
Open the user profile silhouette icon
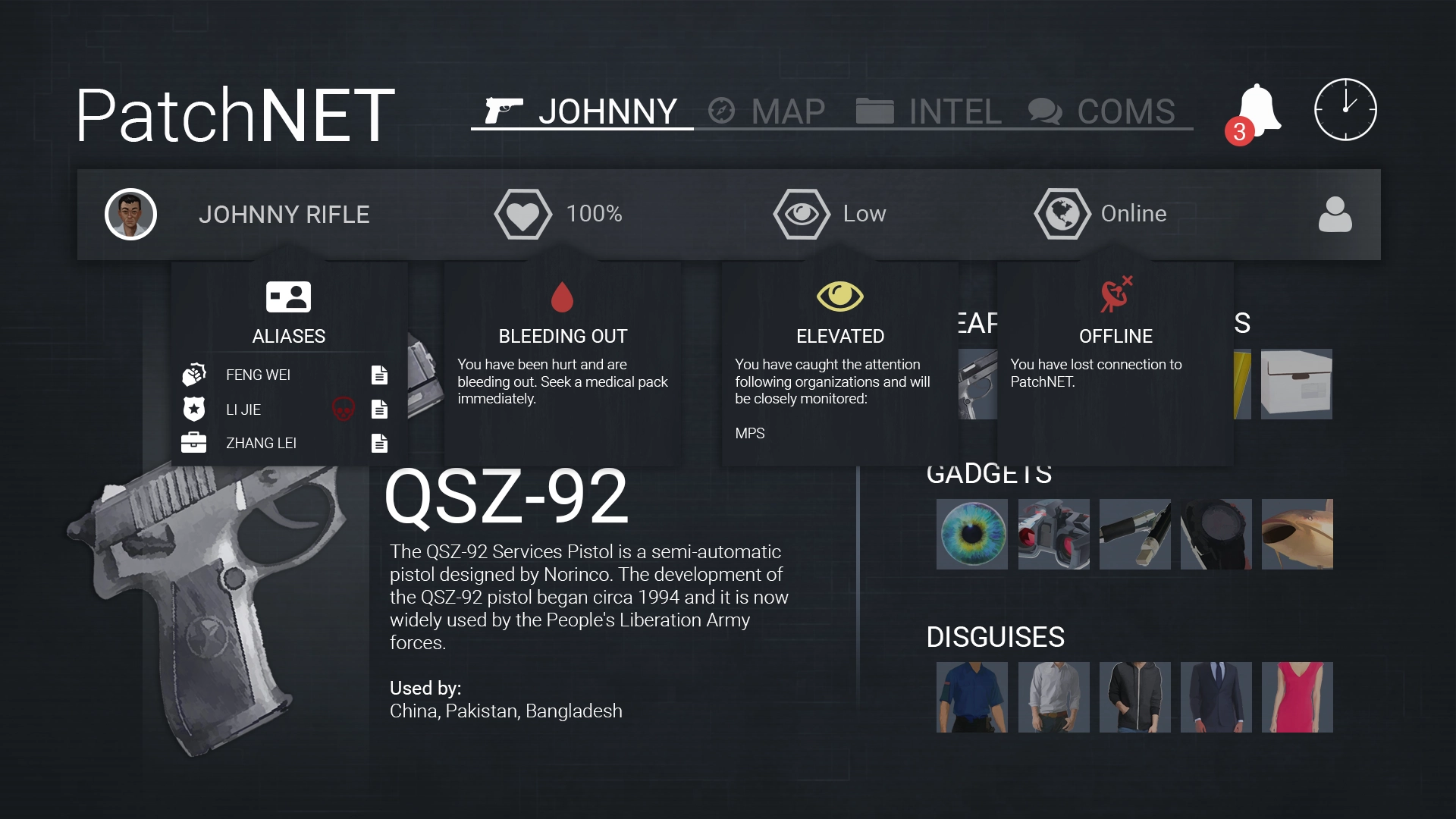coord(1335,215)
